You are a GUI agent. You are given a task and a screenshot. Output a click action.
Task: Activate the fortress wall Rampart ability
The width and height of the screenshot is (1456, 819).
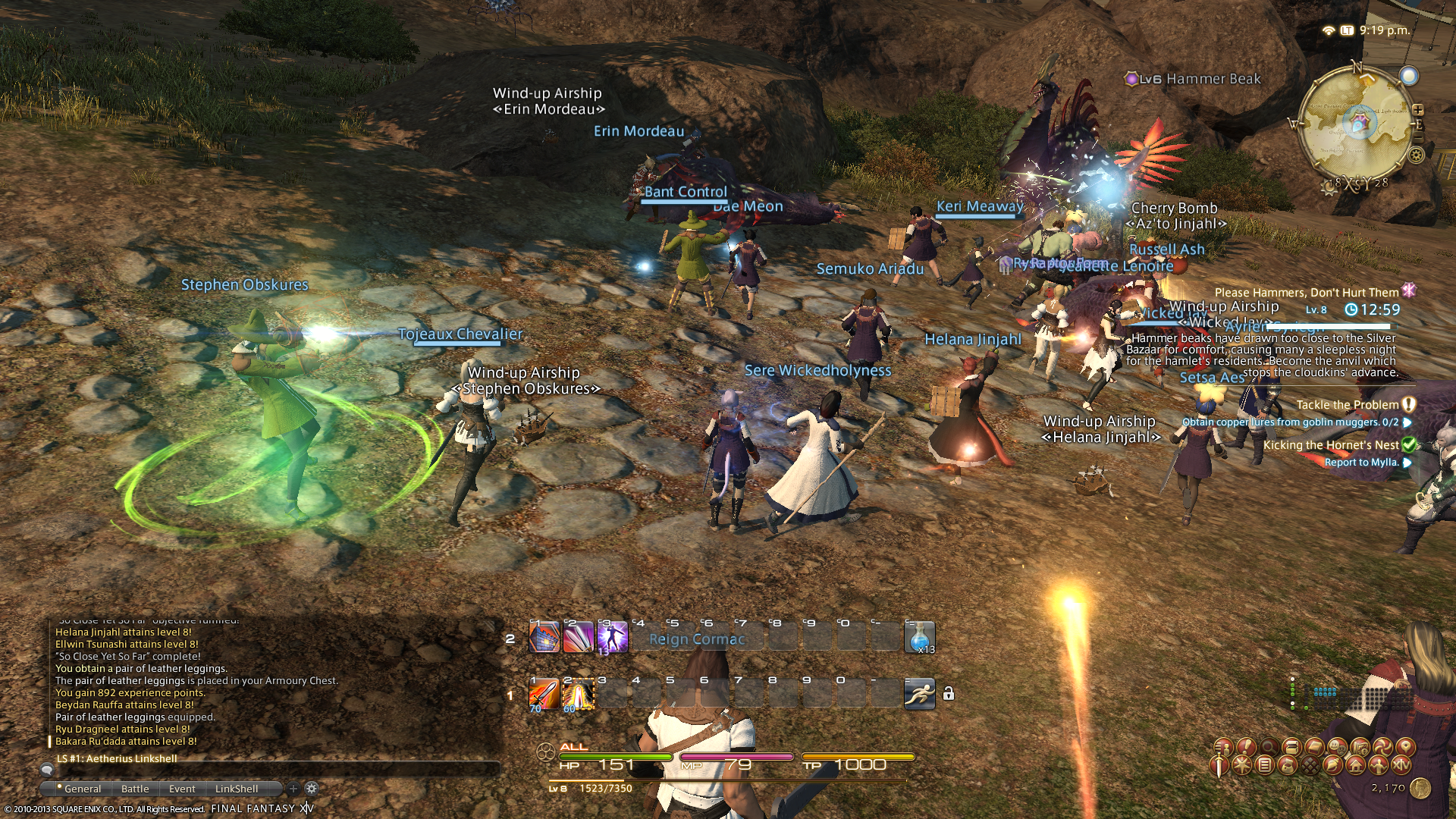tap(543, 637)
